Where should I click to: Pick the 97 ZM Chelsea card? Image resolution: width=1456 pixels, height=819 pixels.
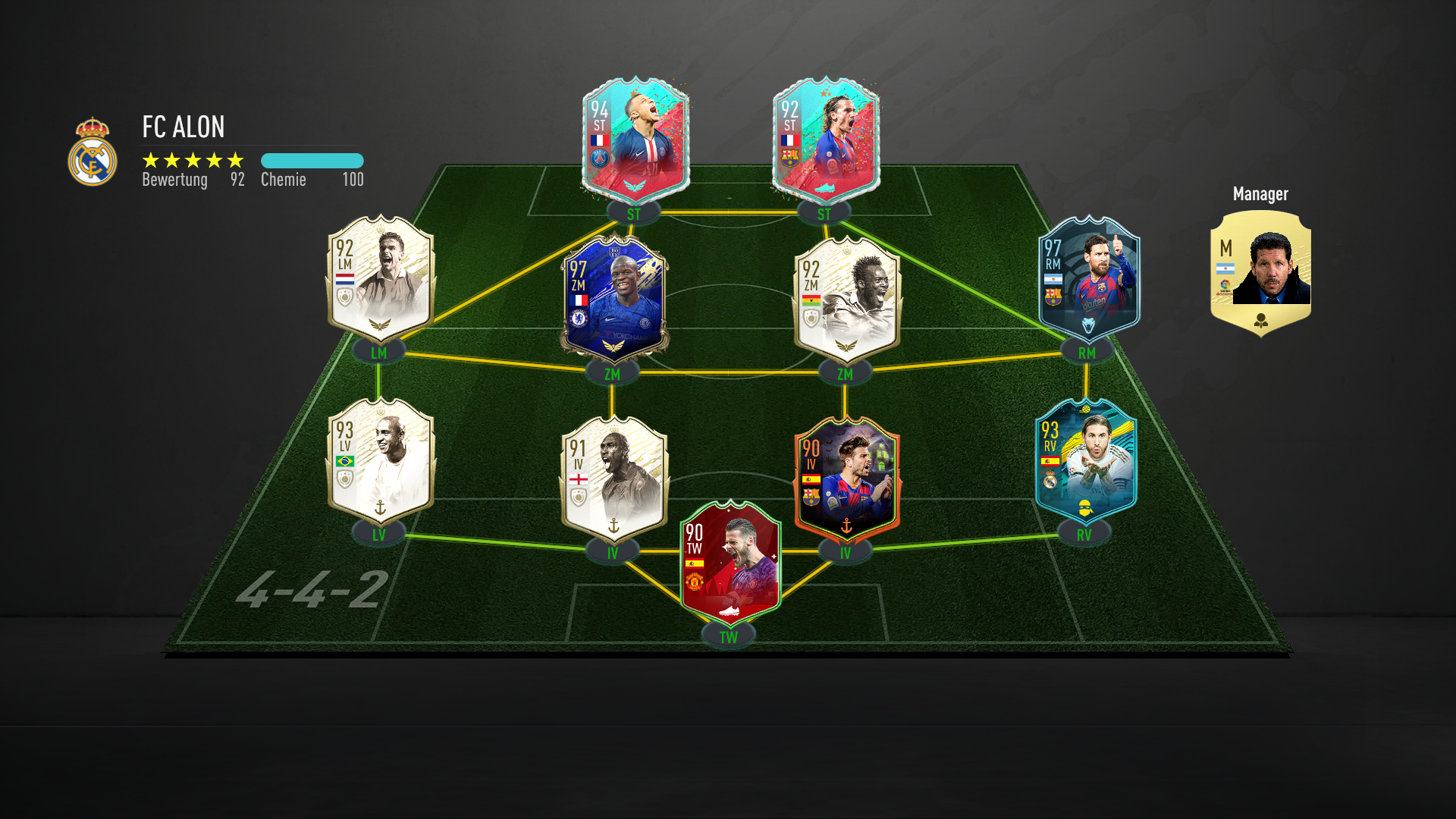coord(614,300)
